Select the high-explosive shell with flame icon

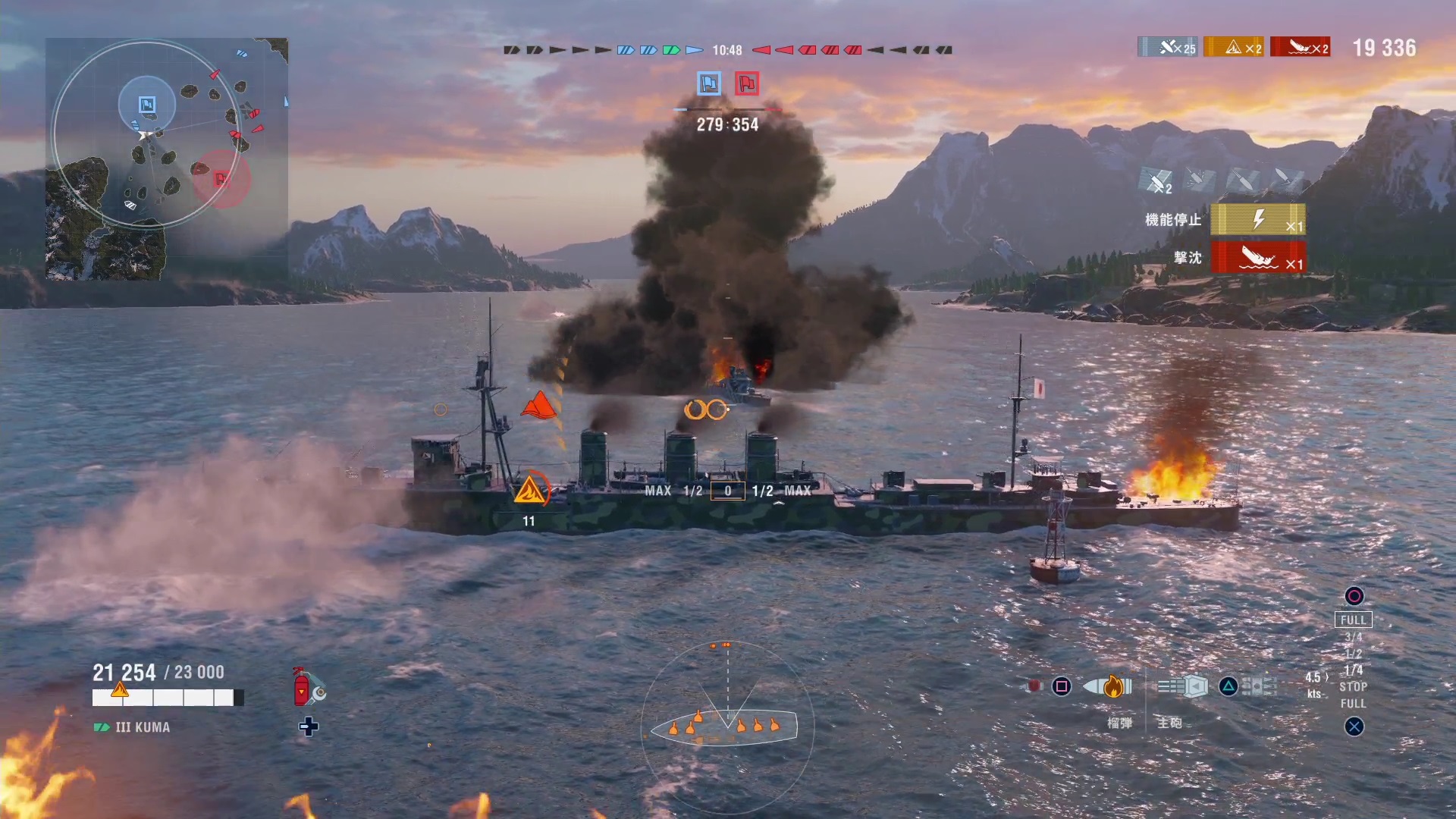coord(1107,686)
